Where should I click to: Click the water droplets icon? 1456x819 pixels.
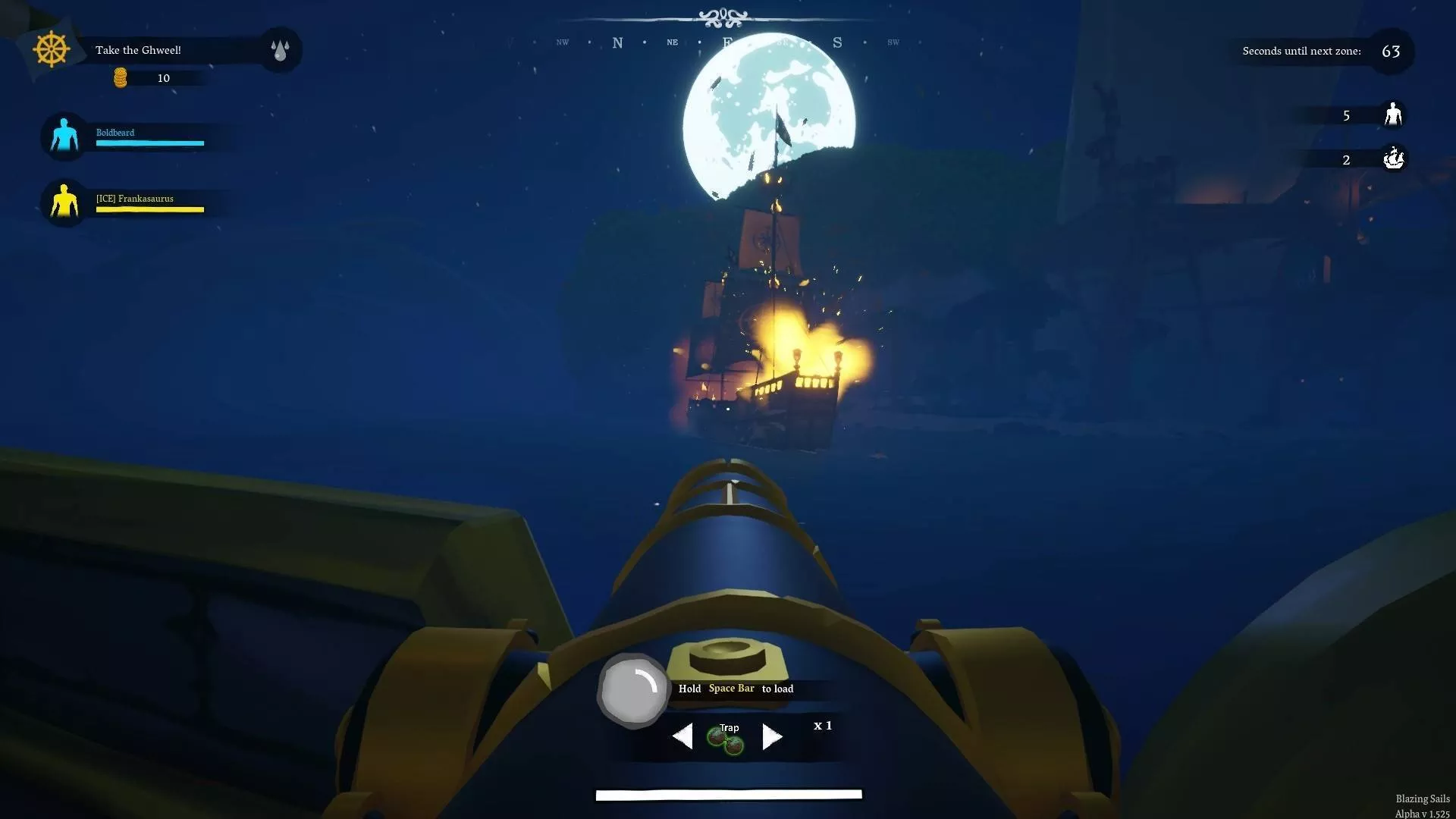[280, 50]
